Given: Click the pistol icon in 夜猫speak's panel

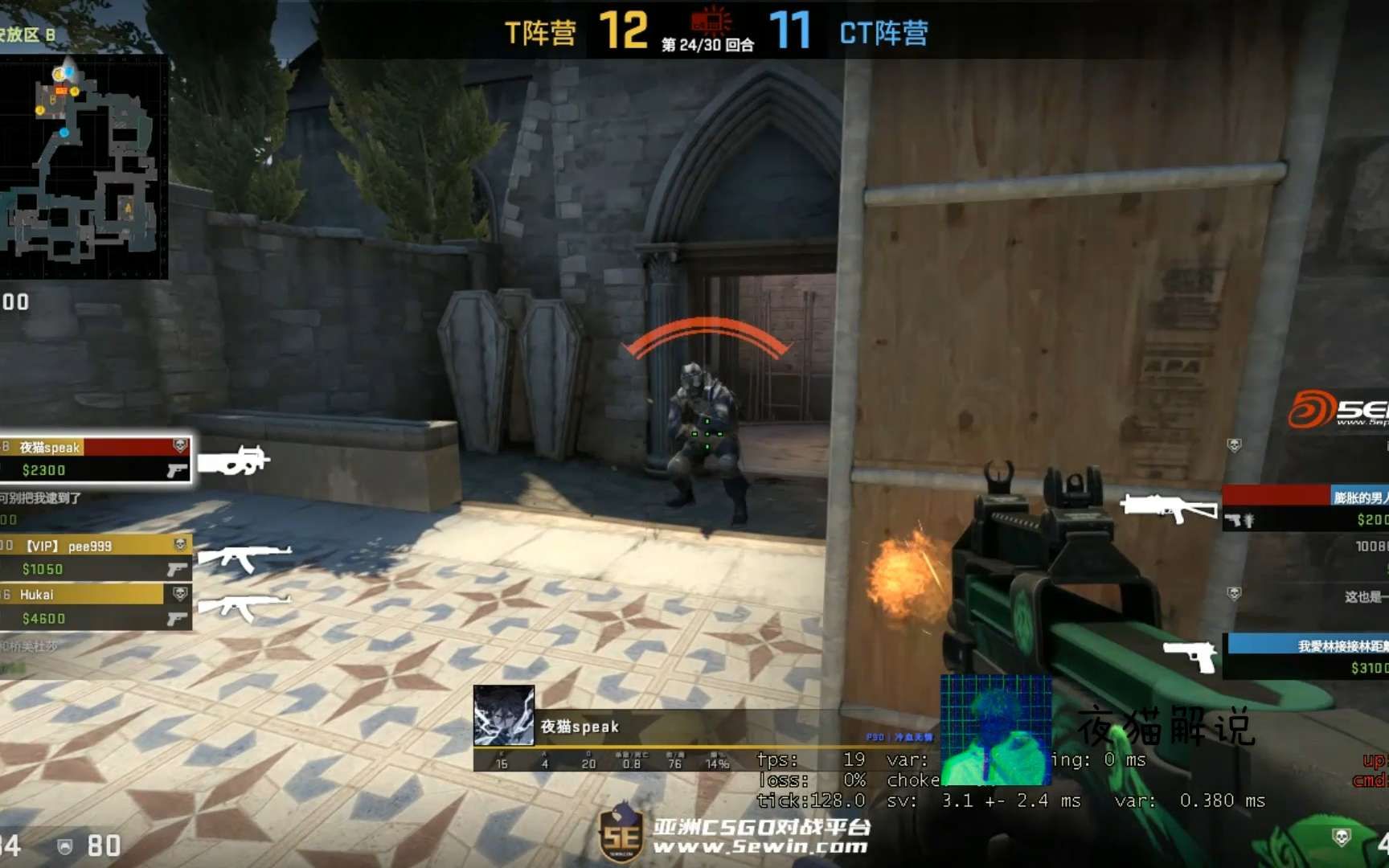Looking at the screenshot, I should tap(175, 472).
